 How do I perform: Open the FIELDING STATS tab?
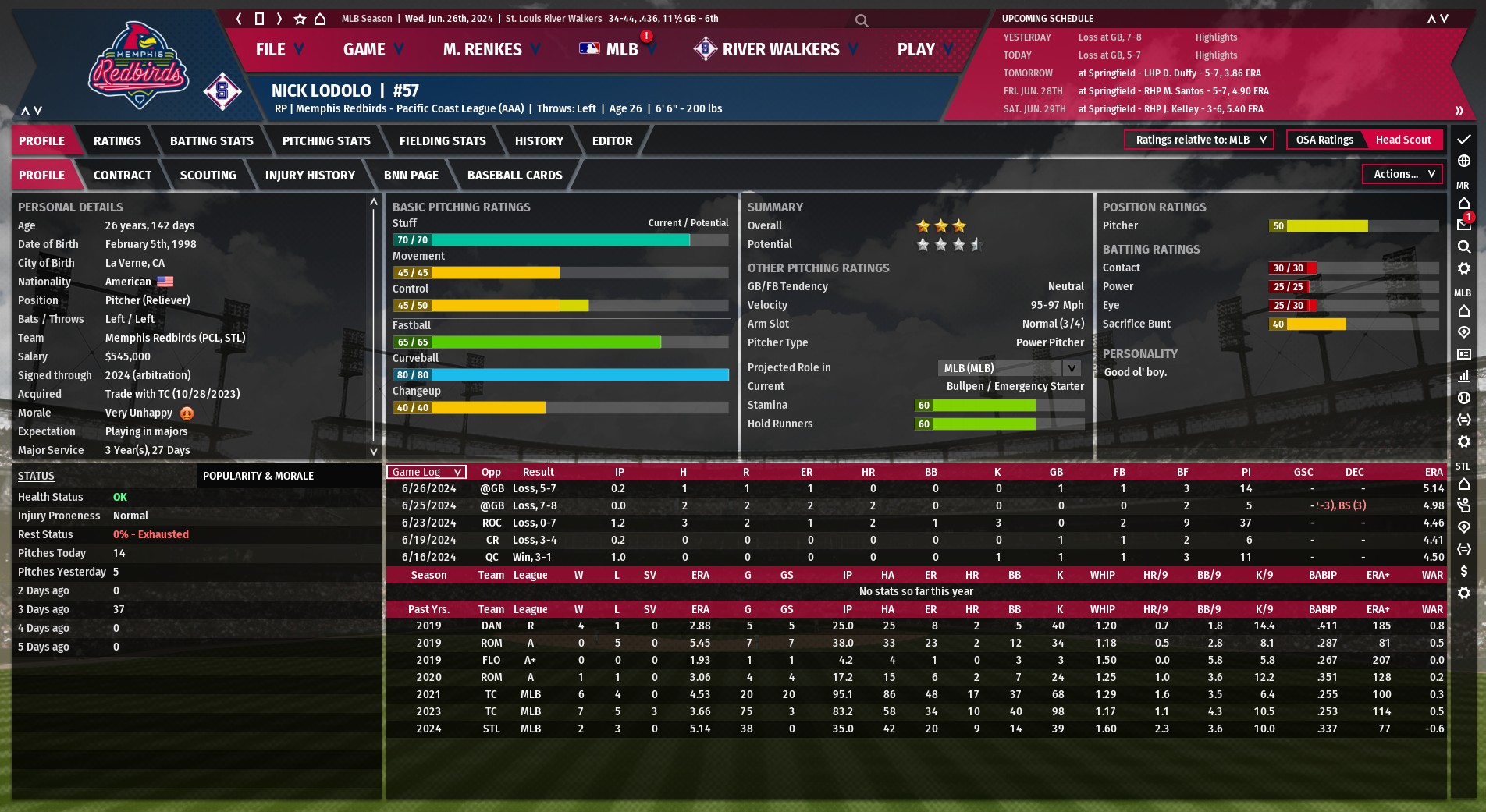443,141
